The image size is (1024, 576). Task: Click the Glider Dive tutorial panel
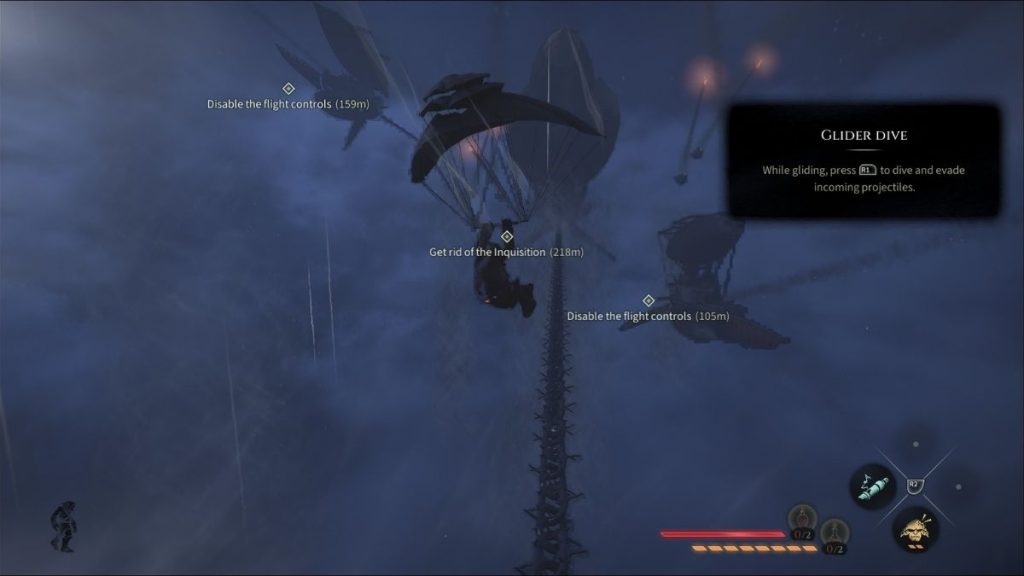(863, 160)
